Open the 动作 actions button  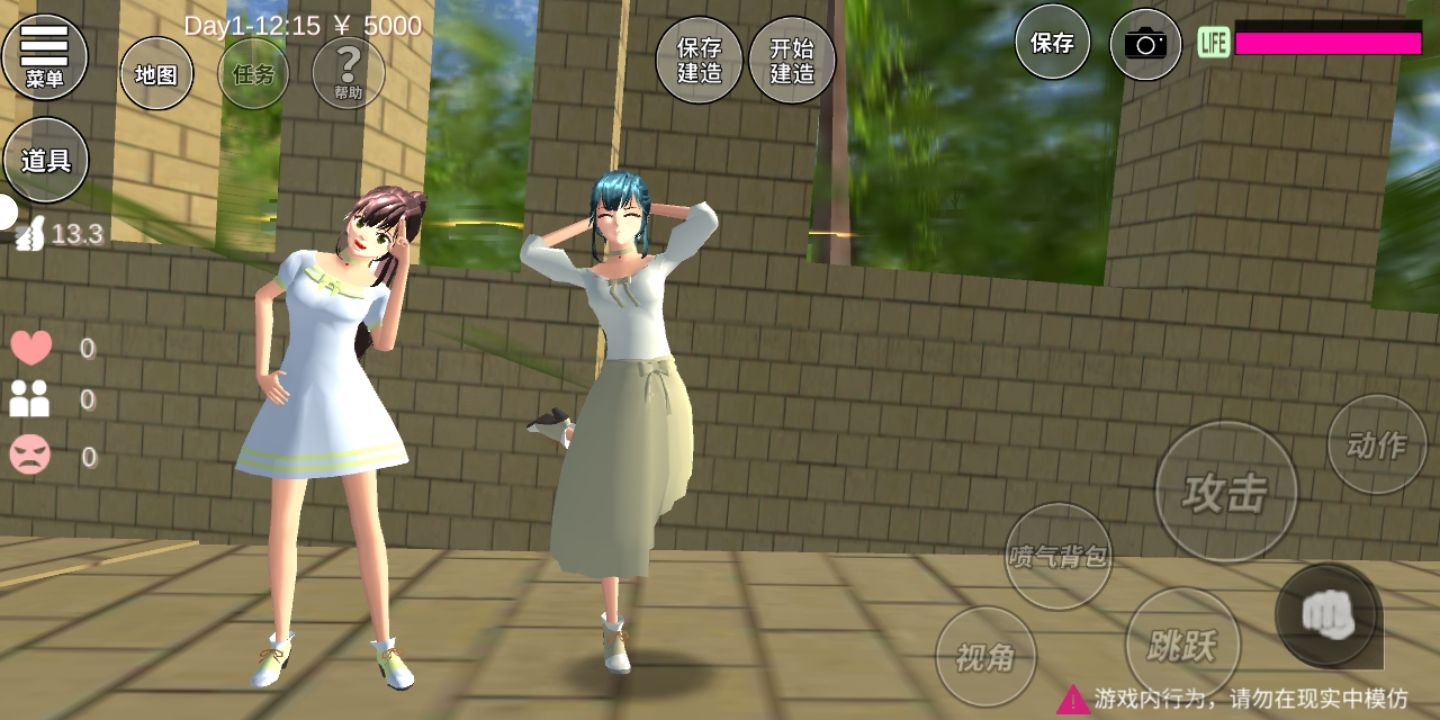point(1376,444)
